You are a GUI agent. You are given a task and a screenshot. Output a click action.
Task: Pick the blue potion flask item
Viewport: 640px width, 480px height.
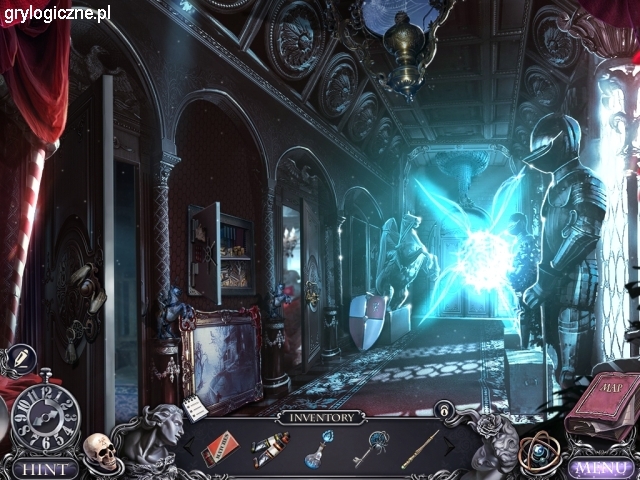click(x=320, y=448)
